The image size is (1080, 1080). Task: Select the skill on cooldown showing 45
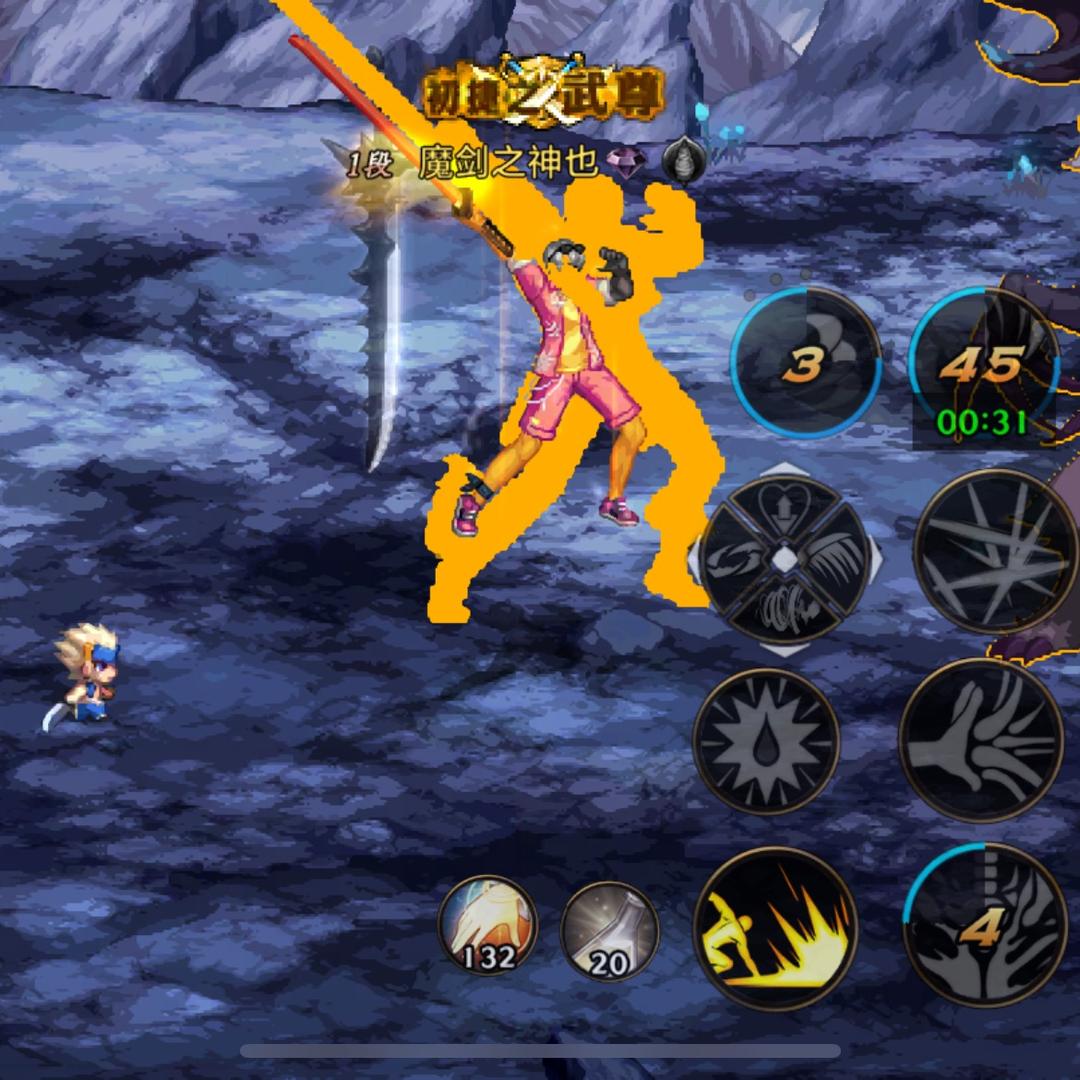[x=985, y=365]
